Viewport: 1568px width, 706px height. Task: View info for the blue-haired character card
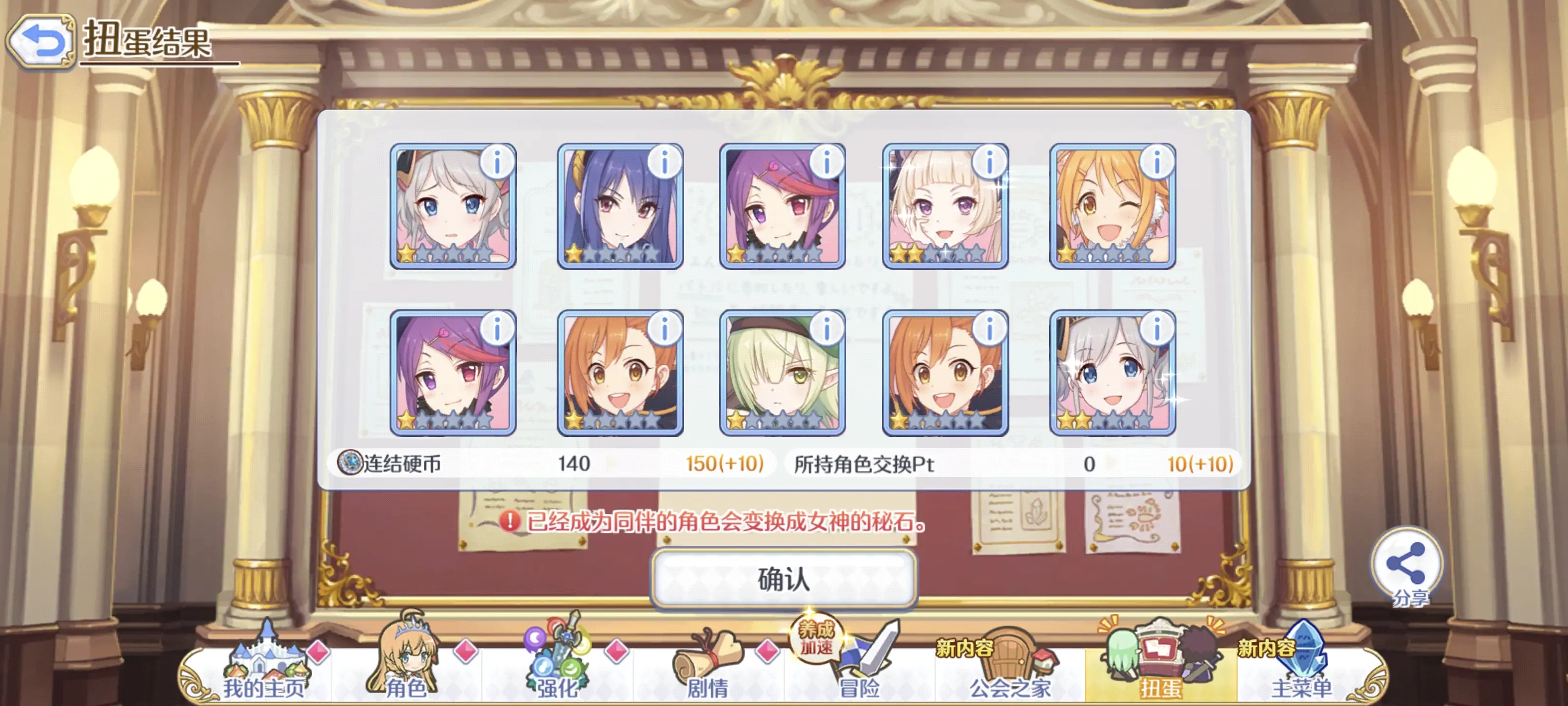pos(664,163)
